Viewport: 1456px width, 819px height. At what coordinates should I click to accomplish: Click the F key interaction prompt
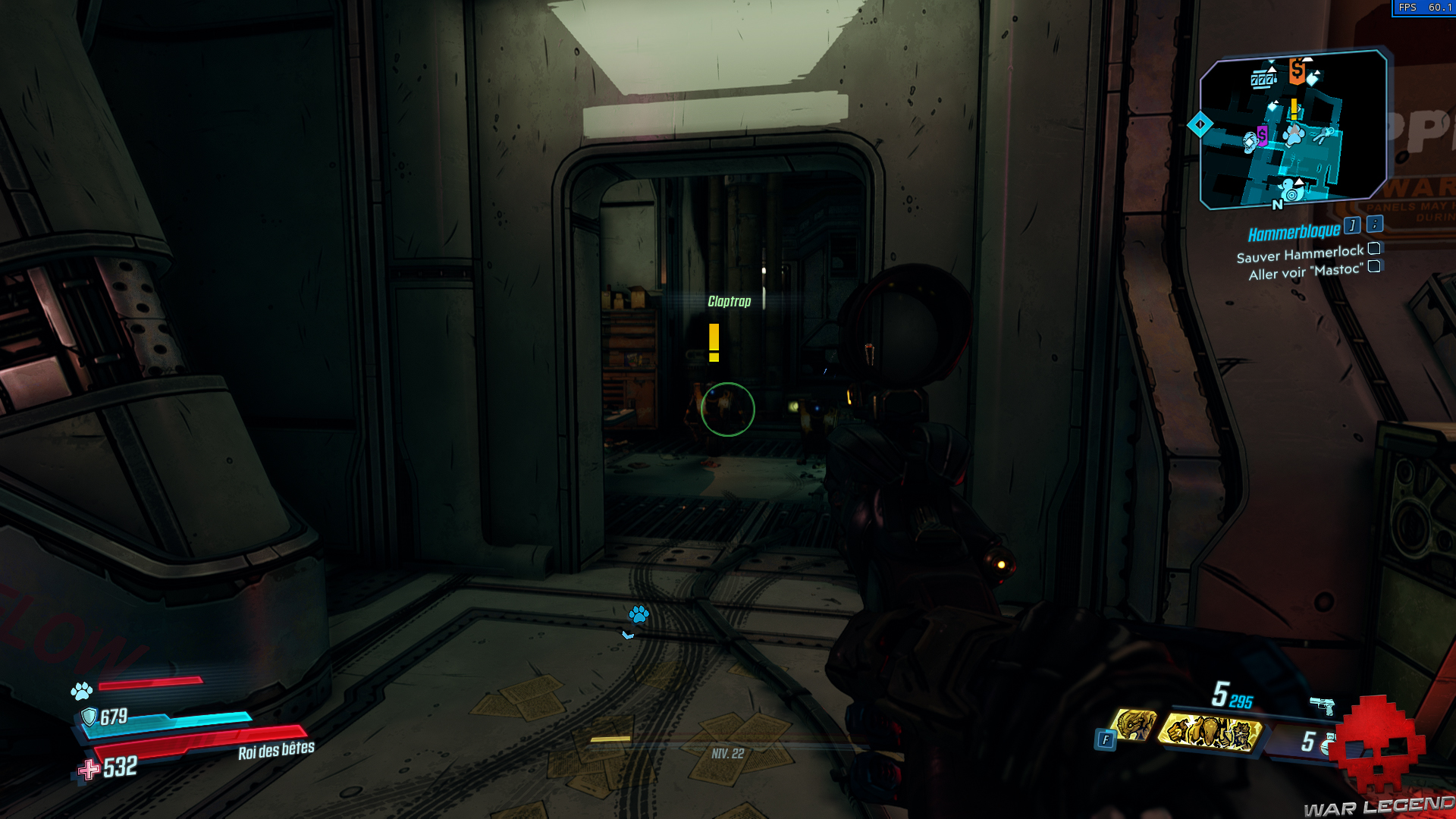(1106, 738)
